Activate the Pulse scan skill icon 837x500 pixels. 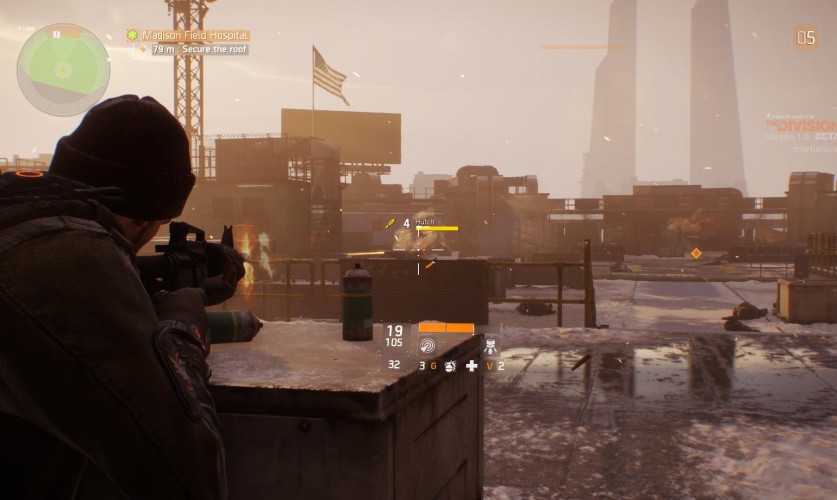427,346
